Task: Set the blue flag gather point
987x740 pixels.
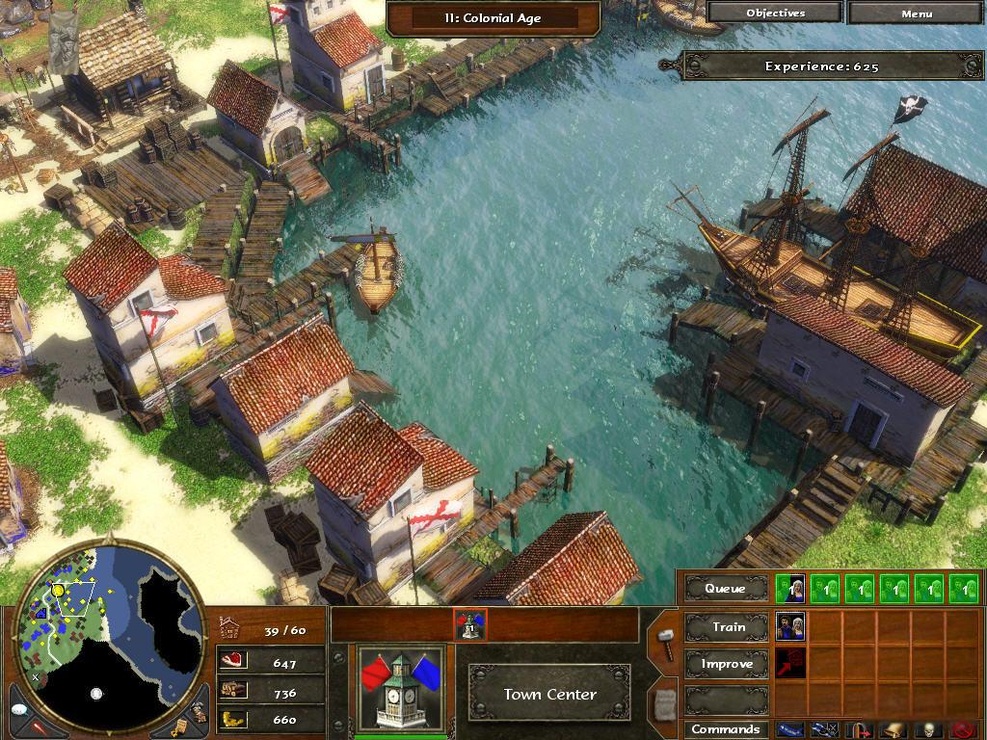Action: tap(790, 730)
